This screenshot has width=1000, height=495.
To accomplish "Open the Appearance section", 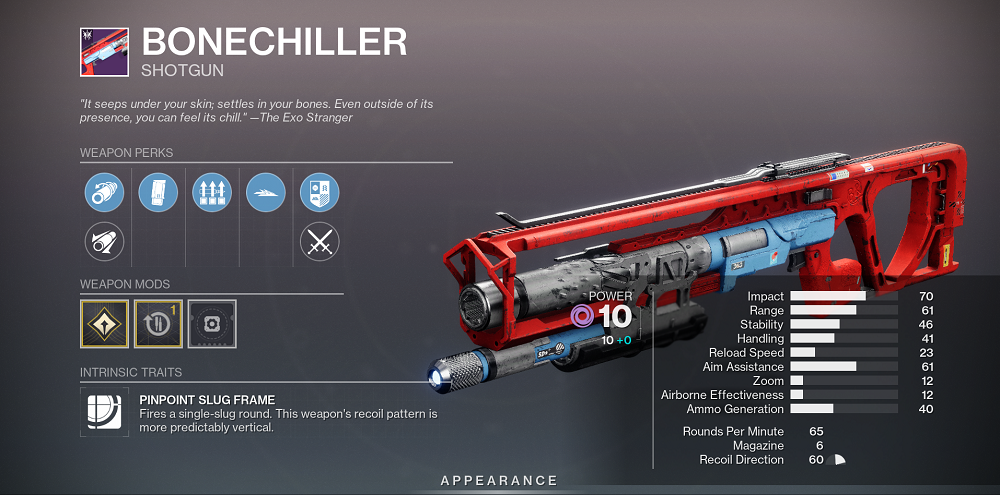I will click(499, 481).
